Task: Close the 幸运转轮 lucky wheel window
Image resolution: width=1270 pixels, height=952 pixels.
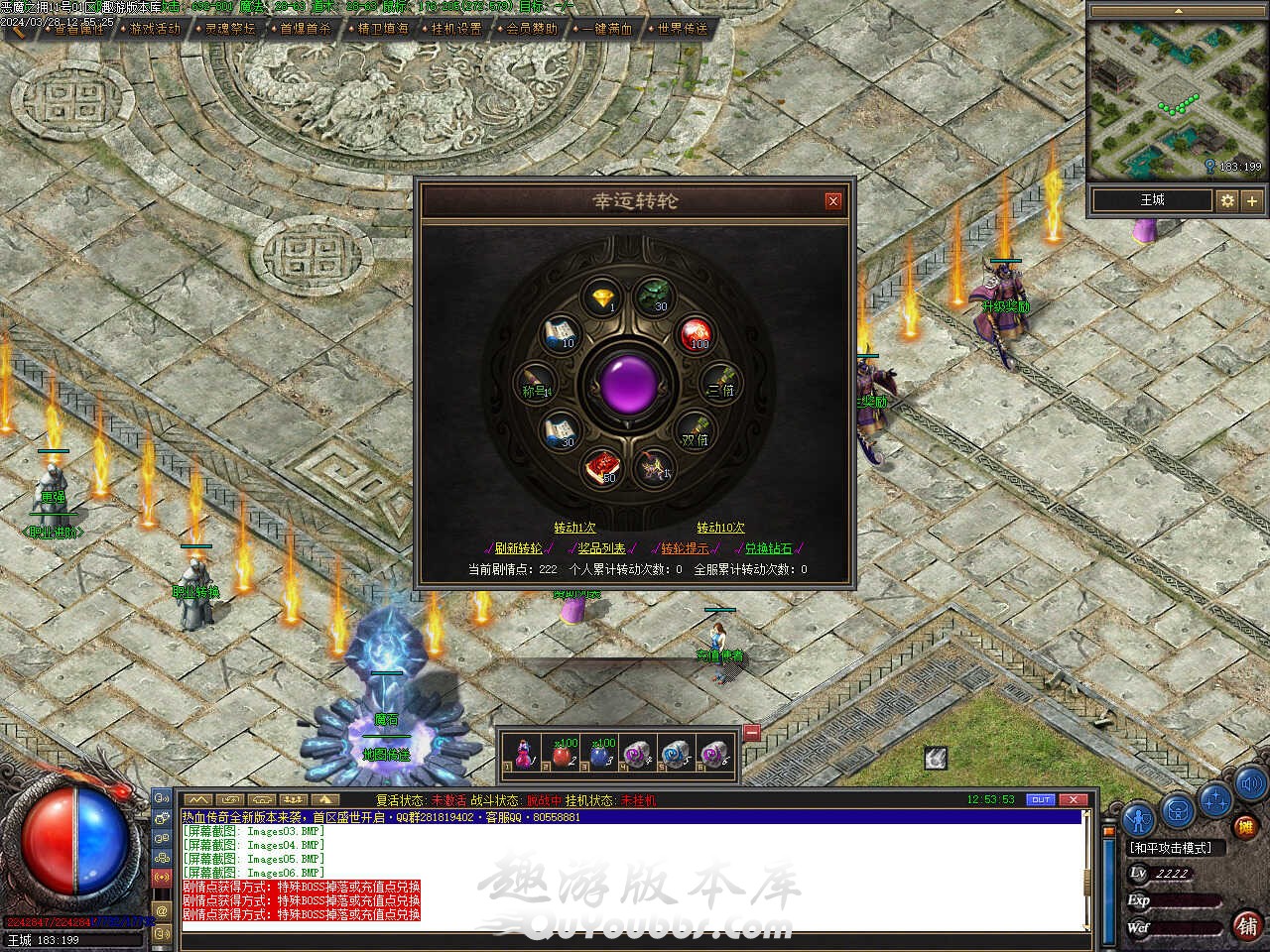Action: pos(833,201)
